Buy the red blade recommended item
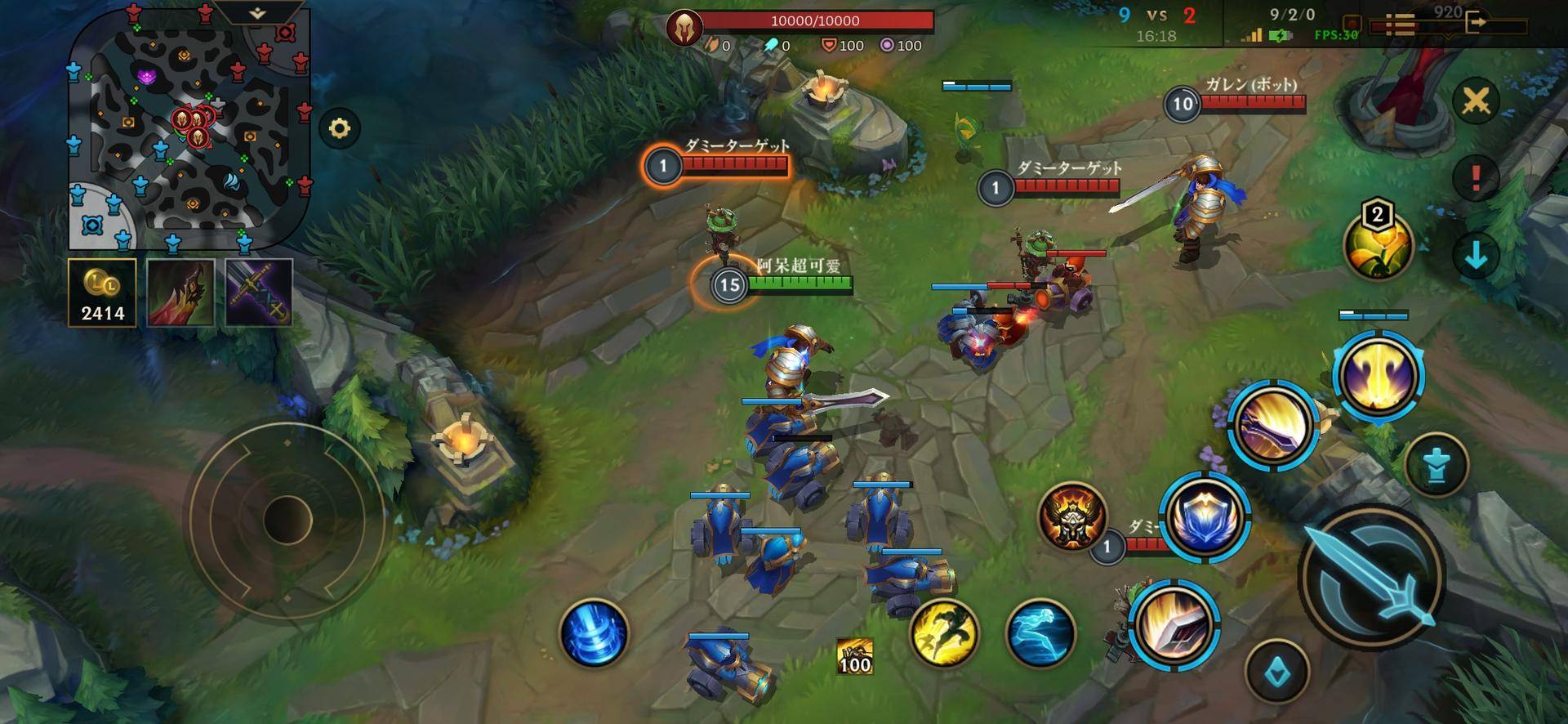This screenshot has height=724, width=1568. (x=180, y=293)
